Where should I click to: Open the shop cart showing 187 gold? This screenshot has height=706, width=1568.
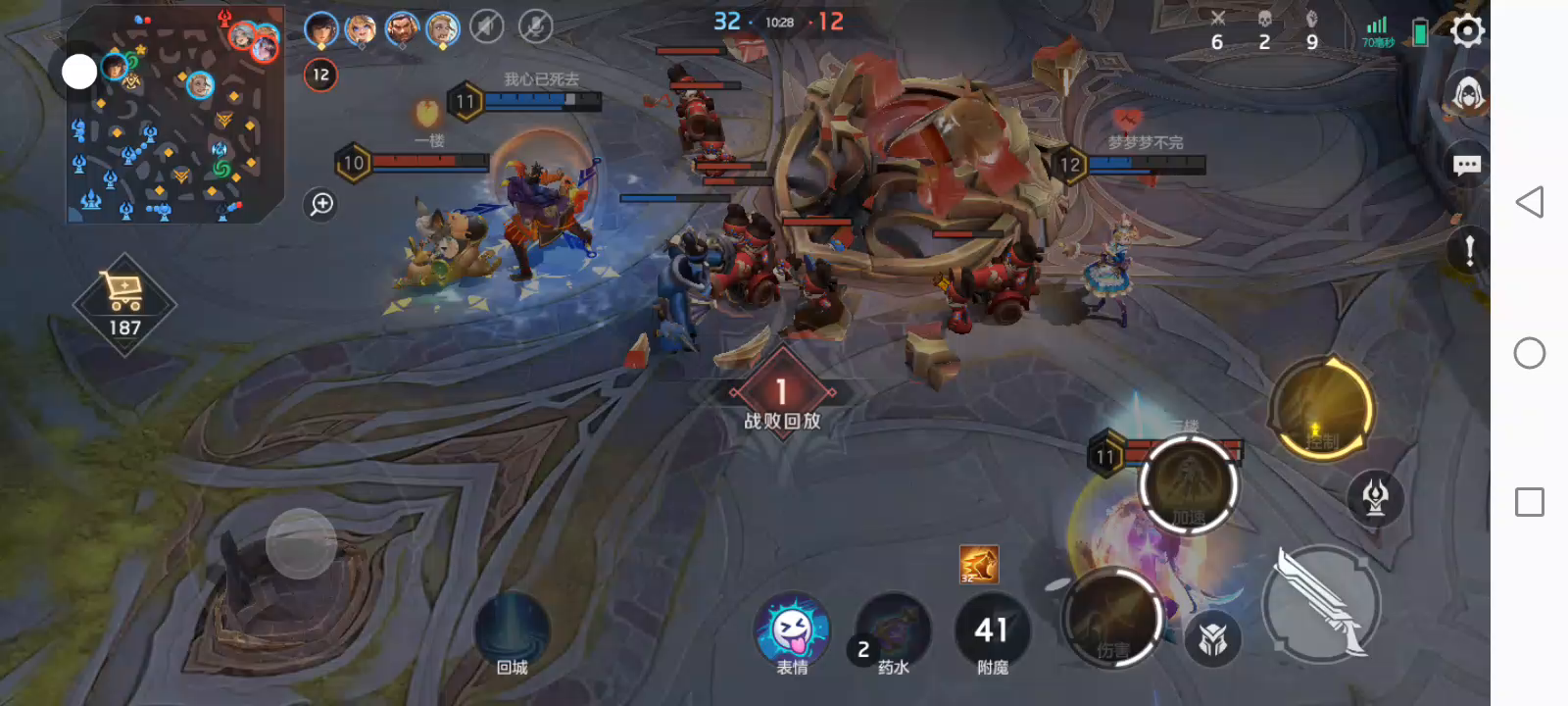click(x=124, y=303)
